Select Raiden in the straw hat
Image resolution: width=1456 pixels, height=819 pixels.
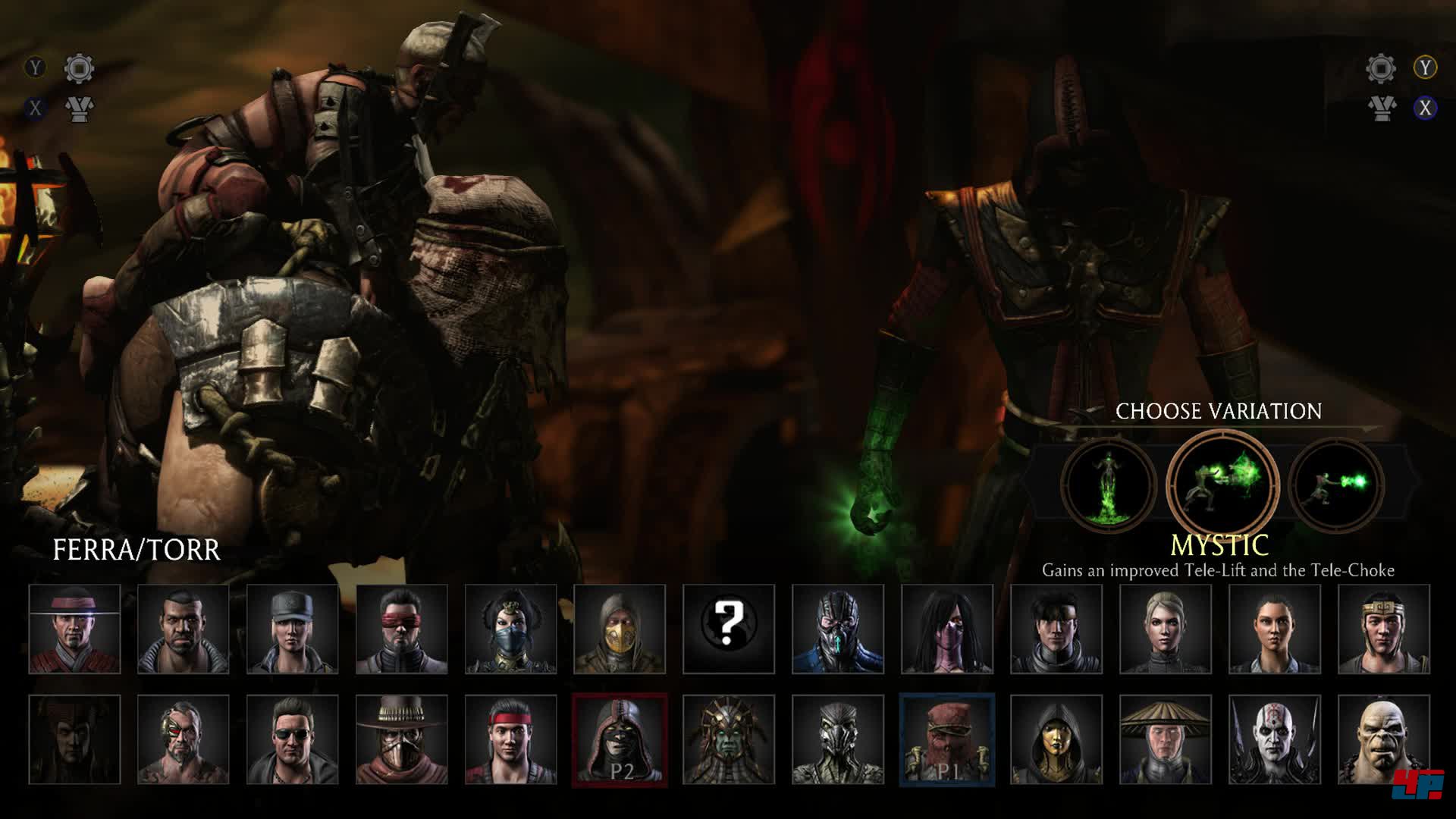(x=1165, y=739)
